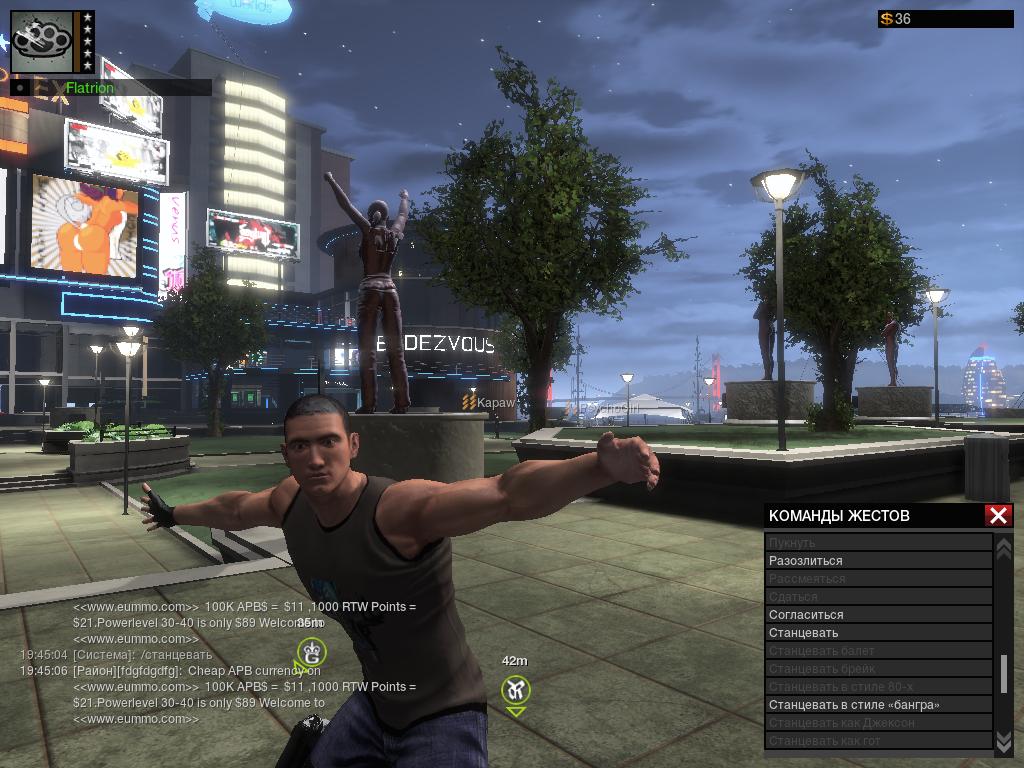The width and height of the screenshot is (1024, 768).
Task: Click the emote list scroll-down arrow
Action: click(1004, 740)
